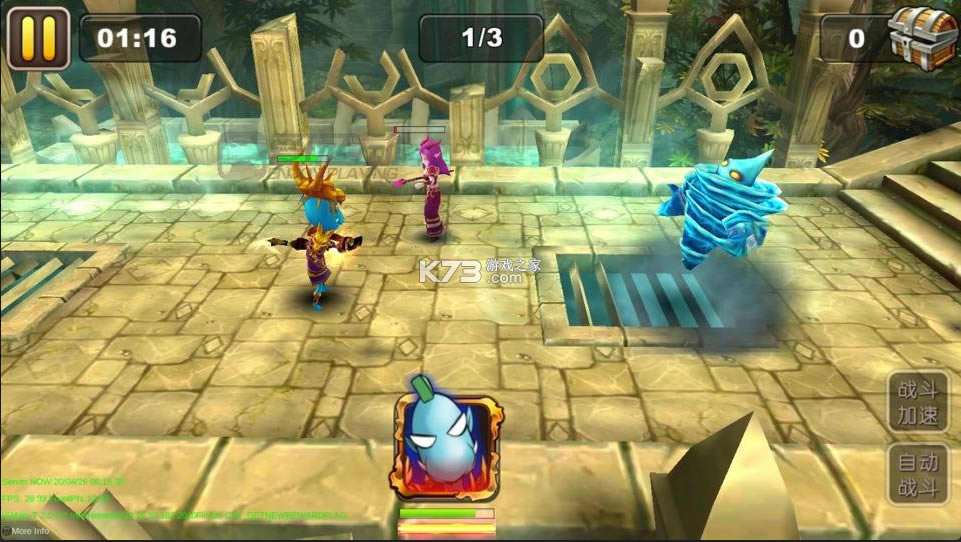The width and height of the screenshot is (961, 542).
Task: Expand the More Info debug link
Action: tap(26, 531)
